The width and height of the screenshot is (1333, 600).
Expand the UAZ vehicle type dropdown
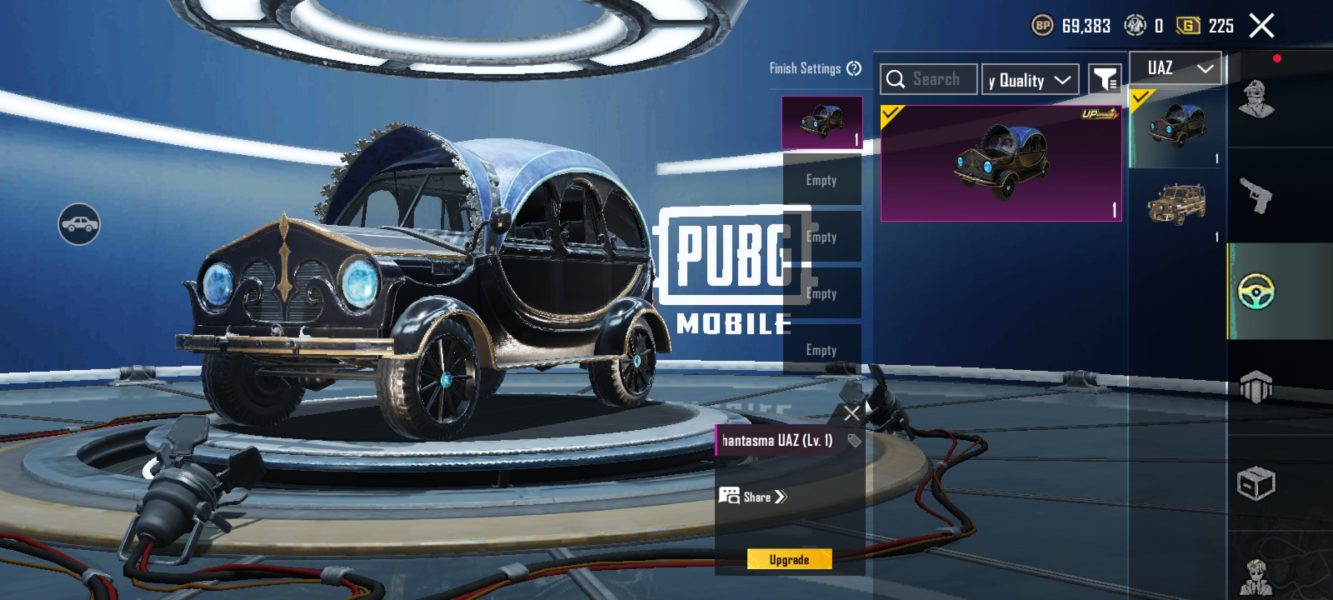1175,68
